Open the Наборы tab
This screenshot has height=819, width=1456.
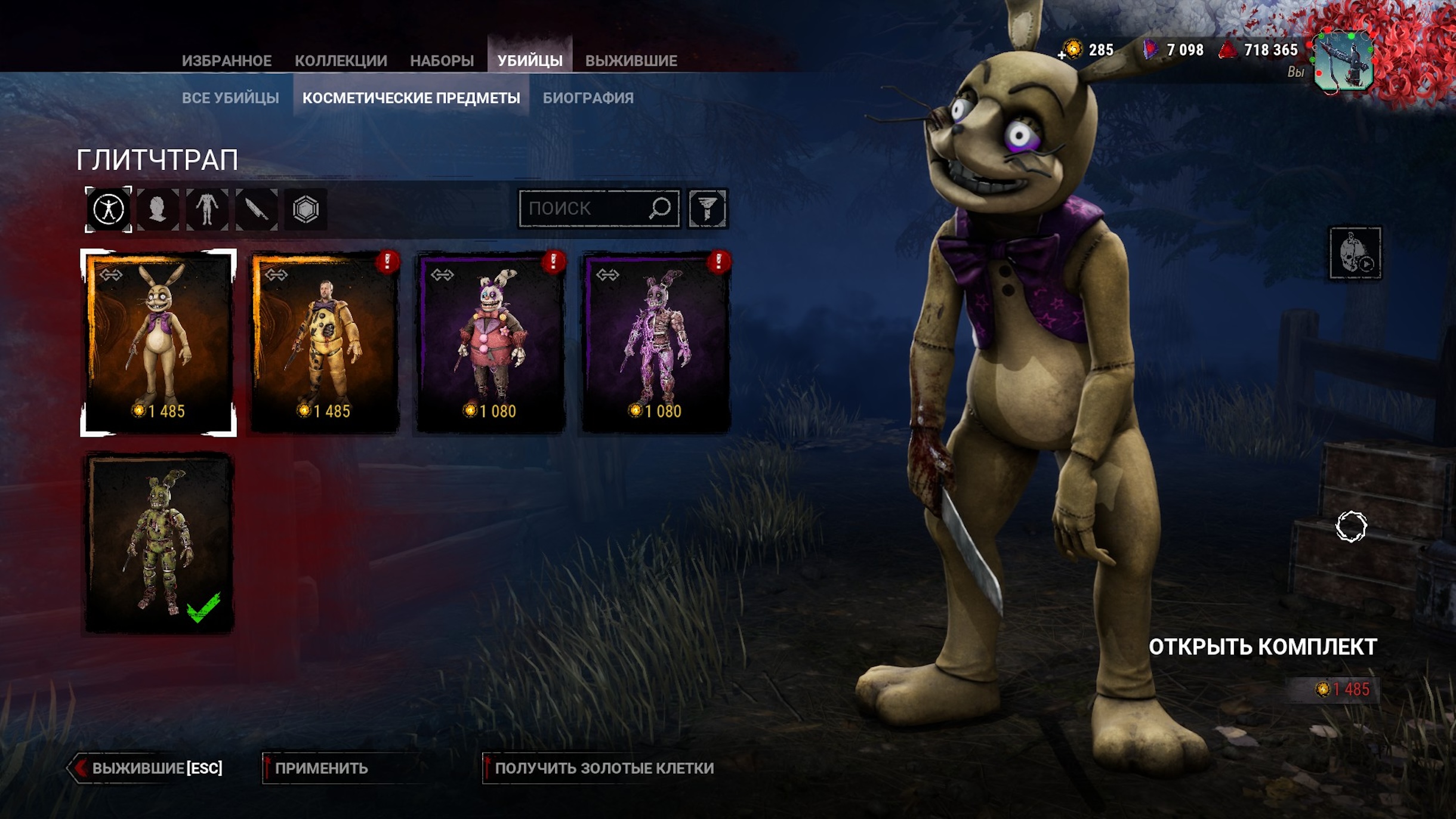pos(442,61)
